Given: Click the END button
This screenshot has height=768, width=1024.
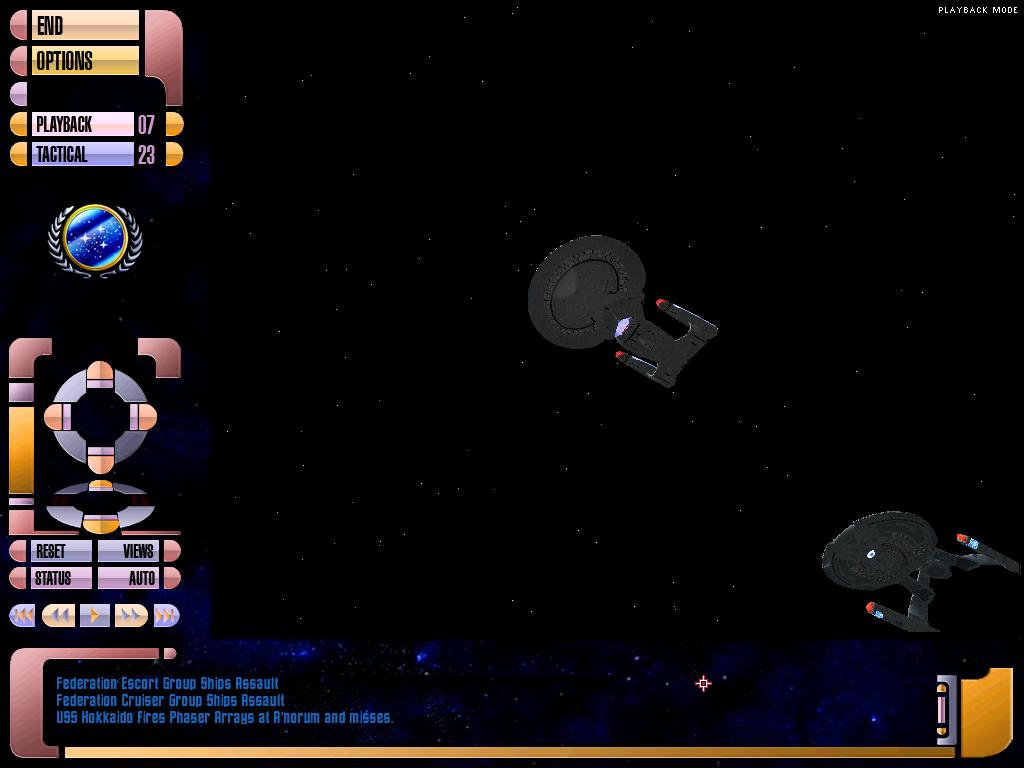Looking at the screenshot, I should click(x=84, y=26).
